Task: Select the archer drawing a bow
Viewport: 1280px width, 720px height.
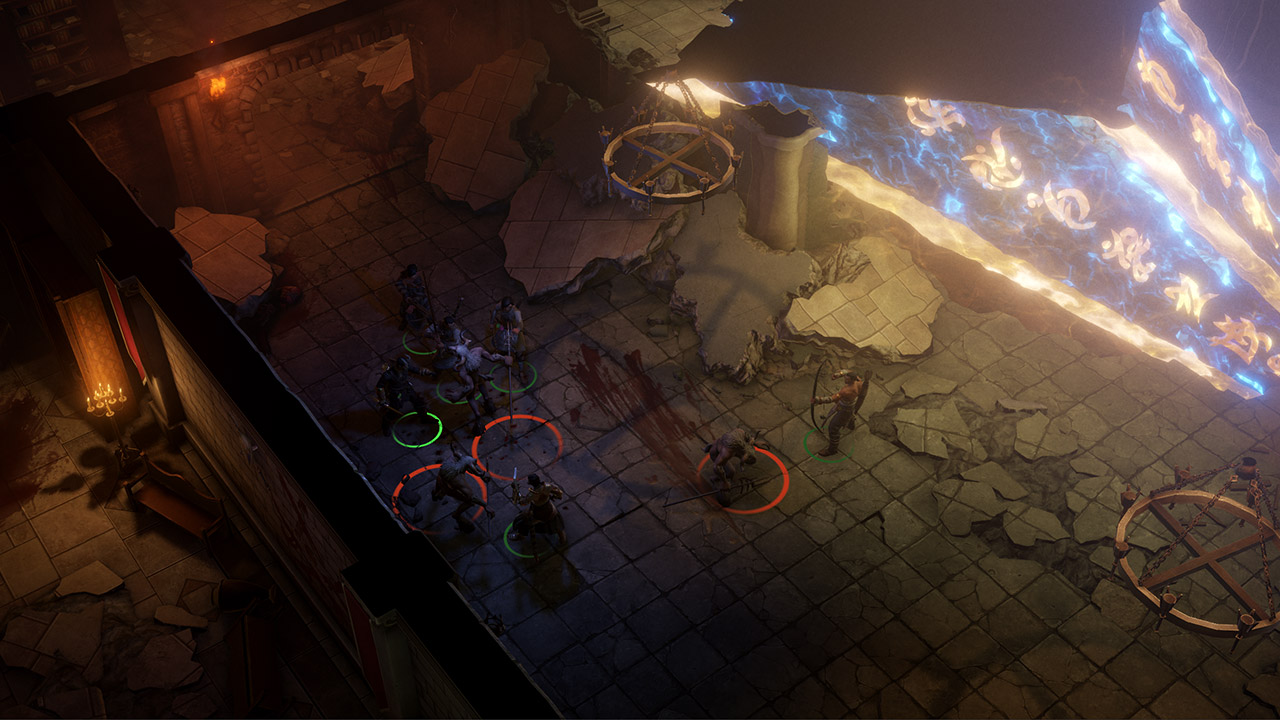Action: coord(838,410)
